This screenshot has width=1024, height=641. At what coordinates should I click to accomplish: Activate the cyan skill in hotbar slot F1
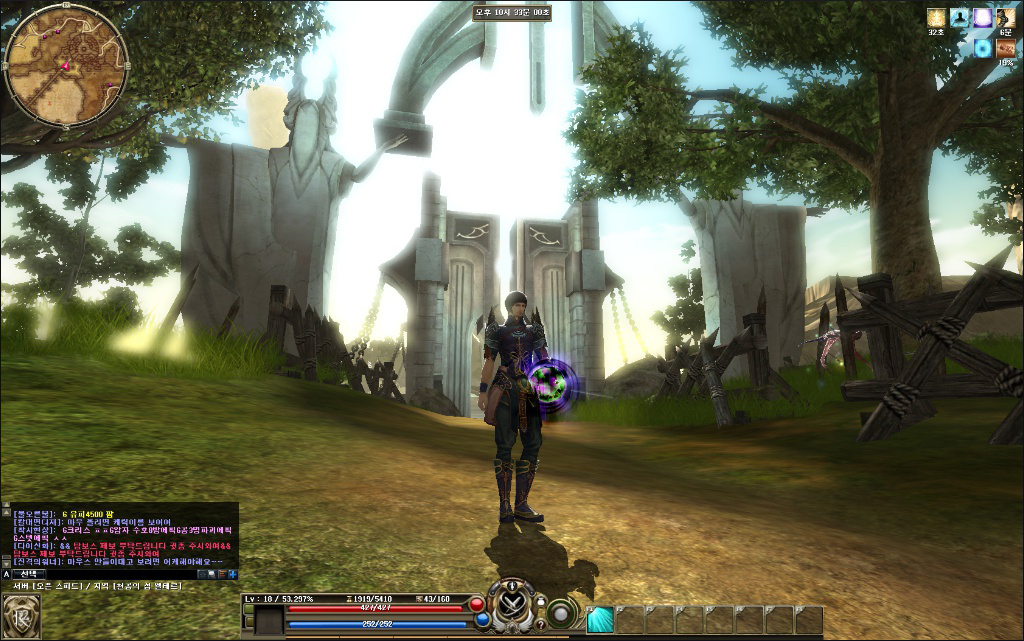(x=600, y=620)
